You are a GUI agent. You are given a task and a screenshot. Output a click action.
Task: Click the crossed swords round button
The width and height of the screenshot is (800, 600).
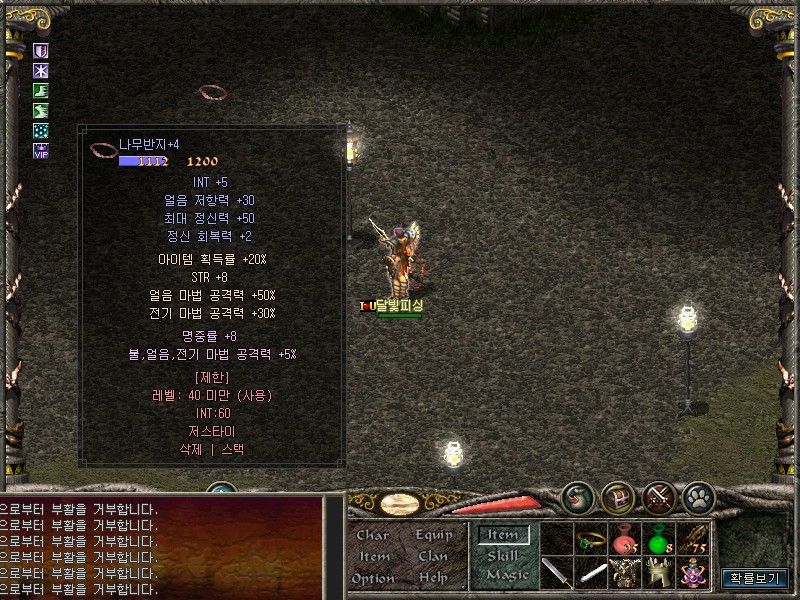(x=658, y=497)
